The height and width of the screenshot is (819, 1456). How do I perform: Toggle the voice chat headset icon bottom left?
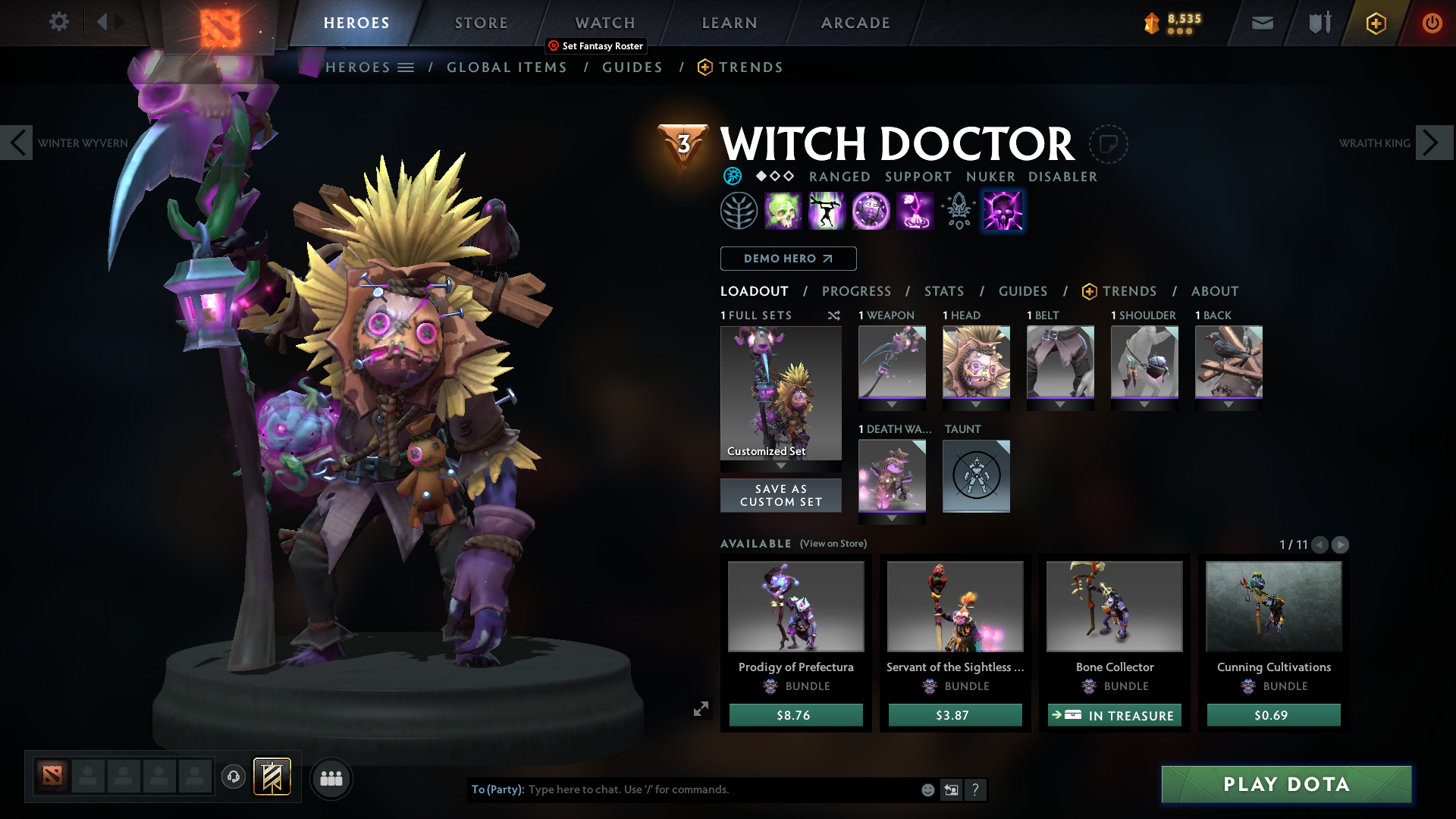point(233,777)
